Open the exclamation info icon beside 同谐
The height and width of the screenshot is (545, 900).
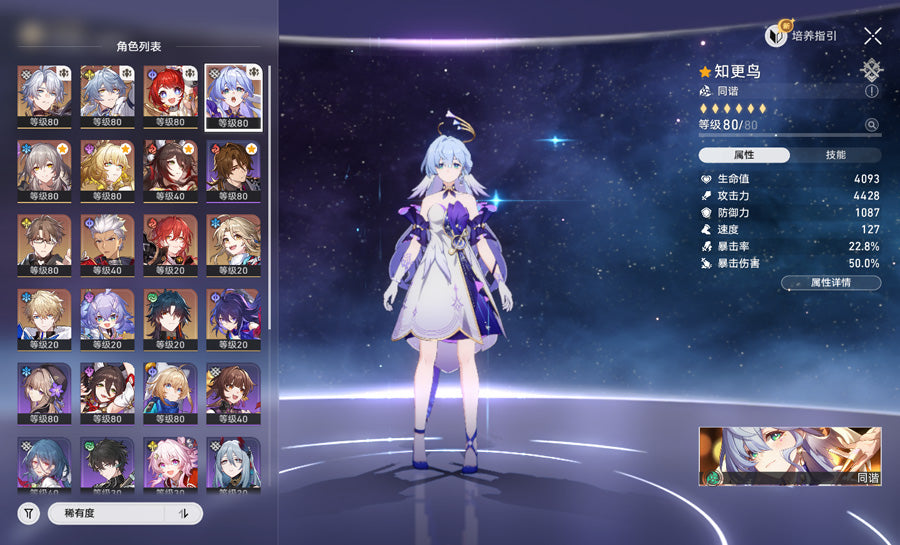point(872,91)
